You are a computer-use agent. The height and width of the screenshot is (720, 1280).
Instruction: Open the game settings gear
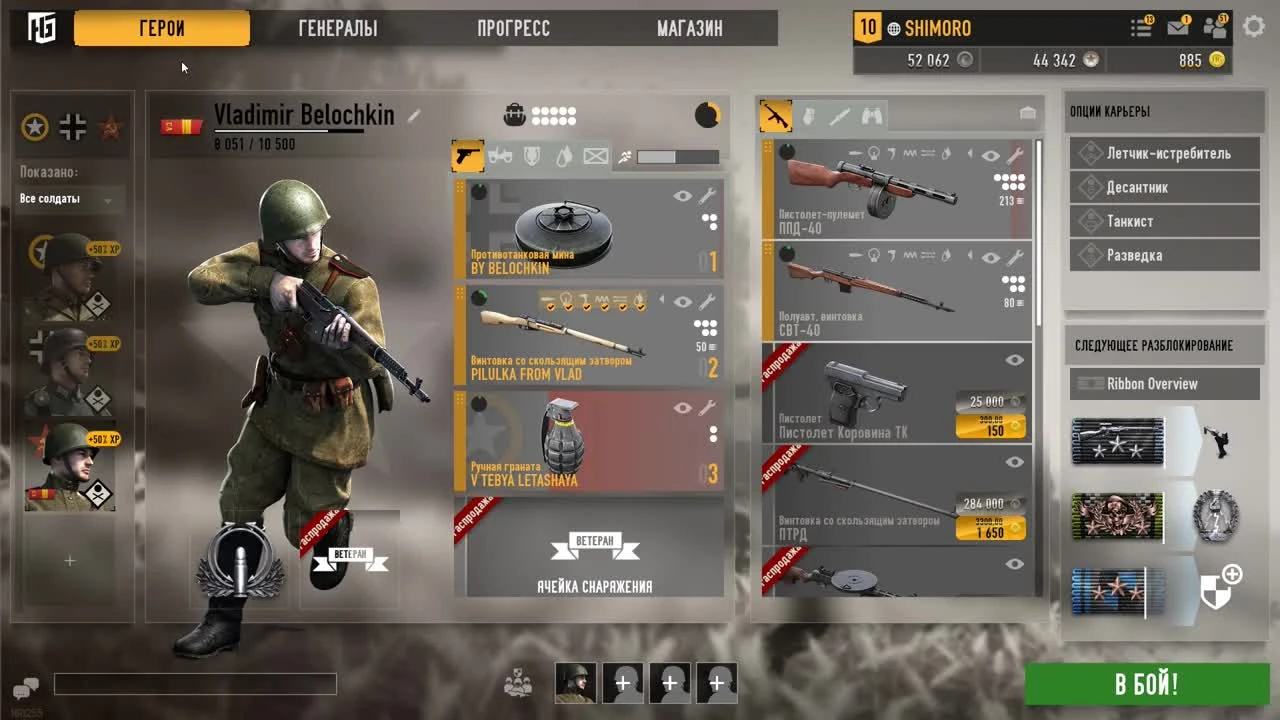[1254, 27]
